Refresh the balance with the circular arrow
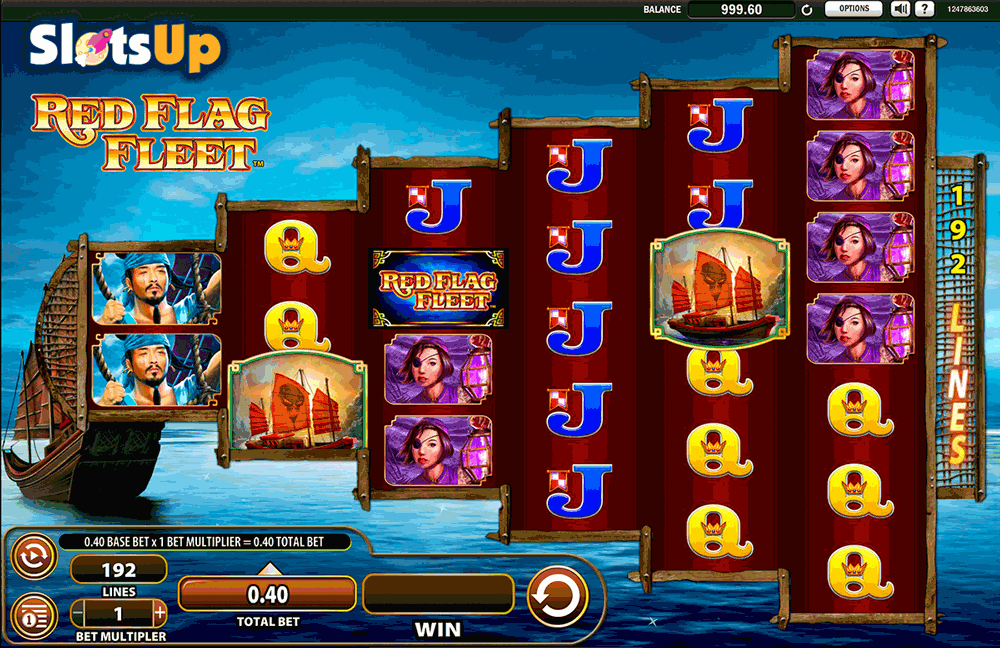 tap(806, 10)
